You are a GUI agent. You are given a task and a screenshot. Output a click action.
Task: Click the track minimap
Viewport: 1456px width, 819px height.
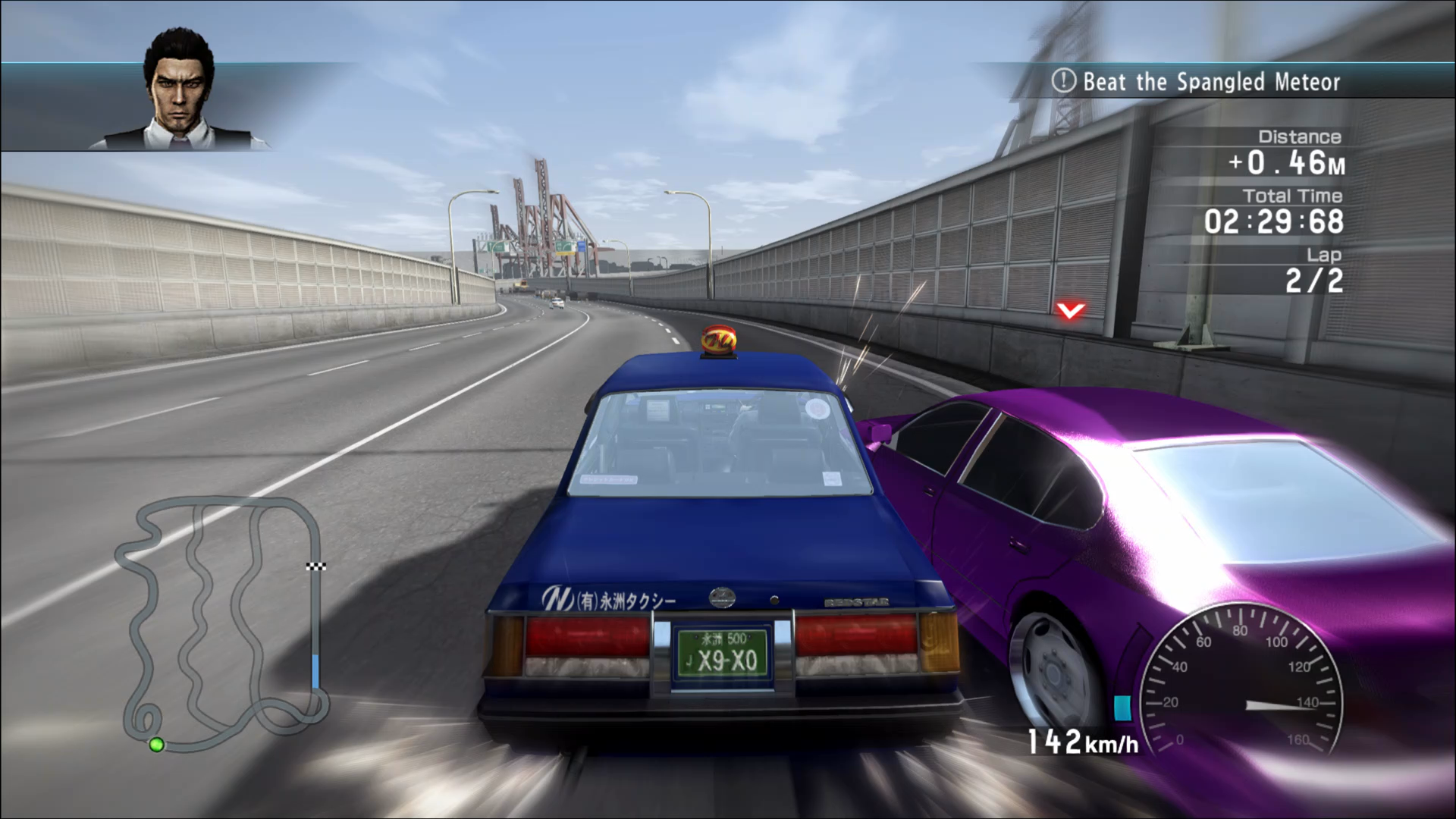(x=221, y=623)
